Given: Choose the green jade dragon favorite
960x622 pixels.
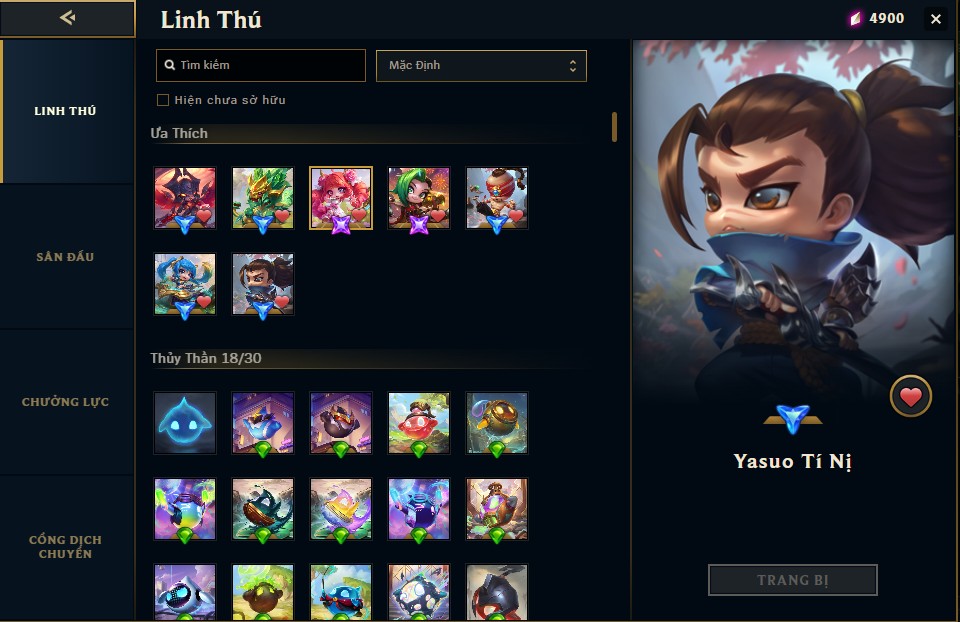Looking at the screenshot, I should [263, 198].
